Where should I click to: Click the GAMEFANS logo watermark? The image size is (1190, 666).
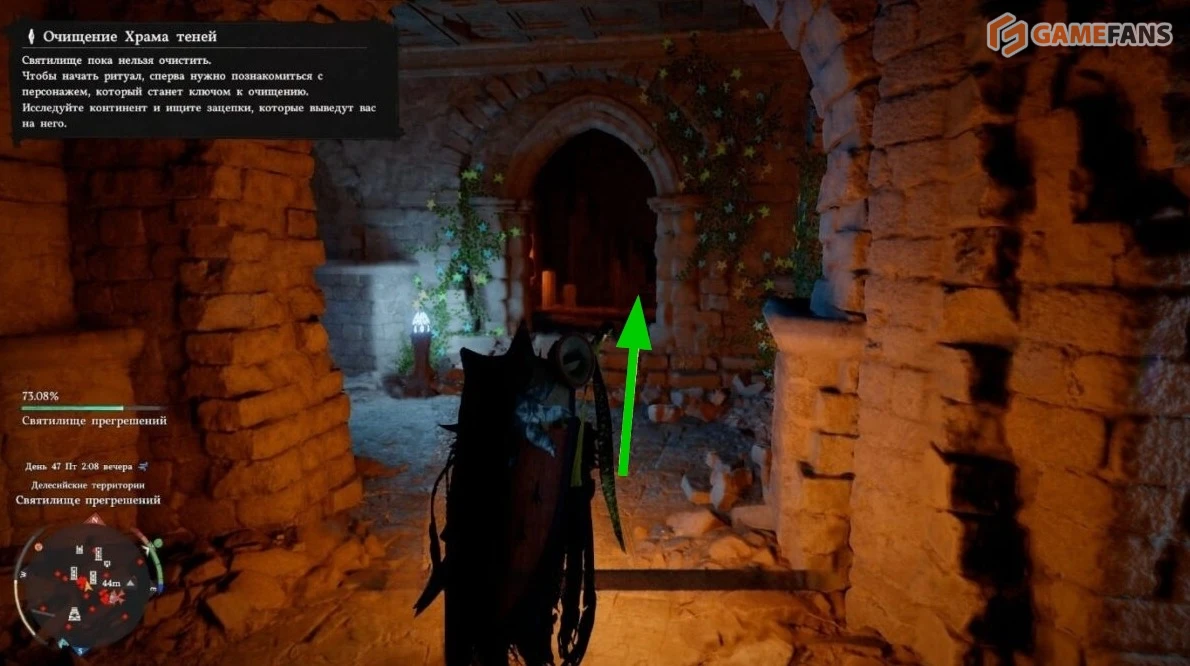(x=1078, y=34)
